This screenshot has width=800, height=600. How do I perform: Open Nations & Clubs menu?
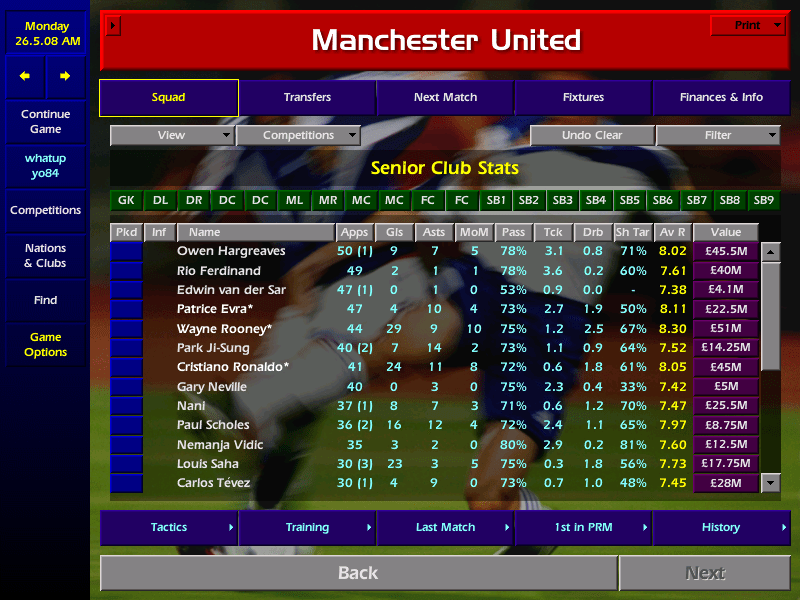[x=45, y=255]
